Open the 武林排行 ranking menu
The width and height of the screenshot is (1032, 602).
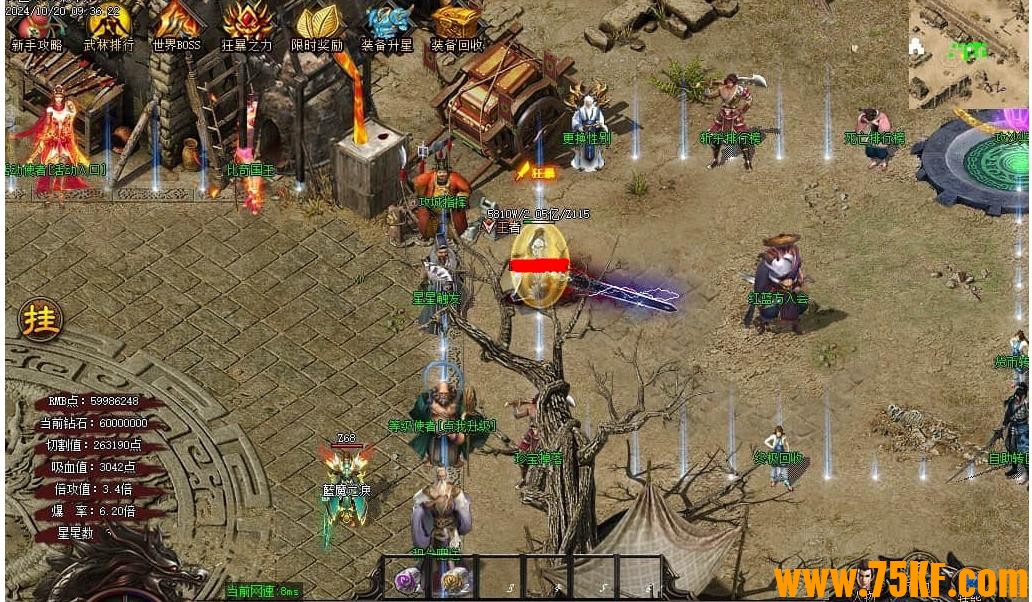(108, 26)
